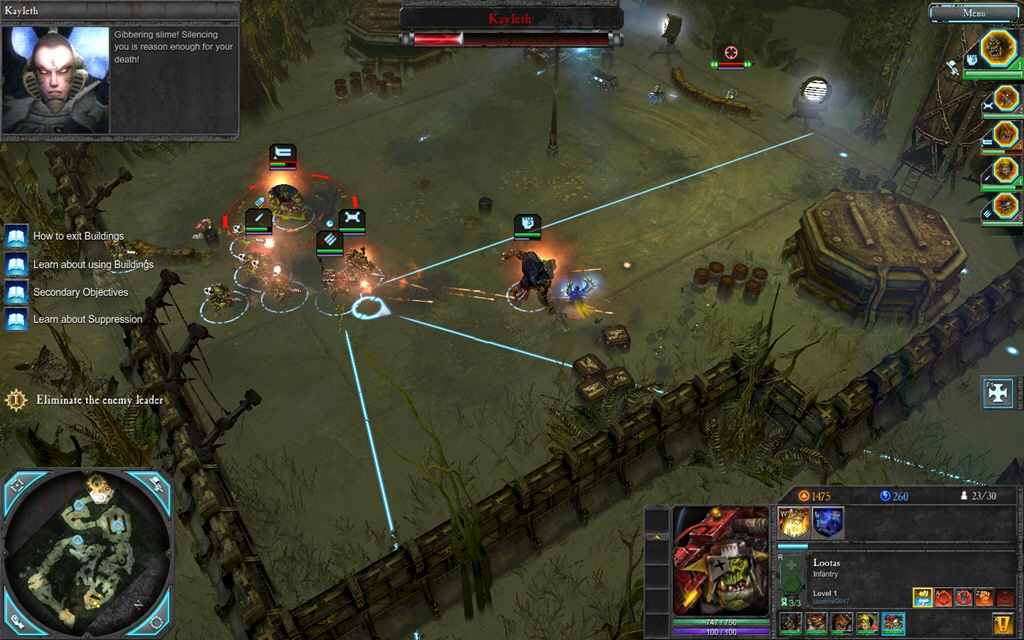Select squad 2 portrait with crossed-bones icon

click(x=1005, y=98)
